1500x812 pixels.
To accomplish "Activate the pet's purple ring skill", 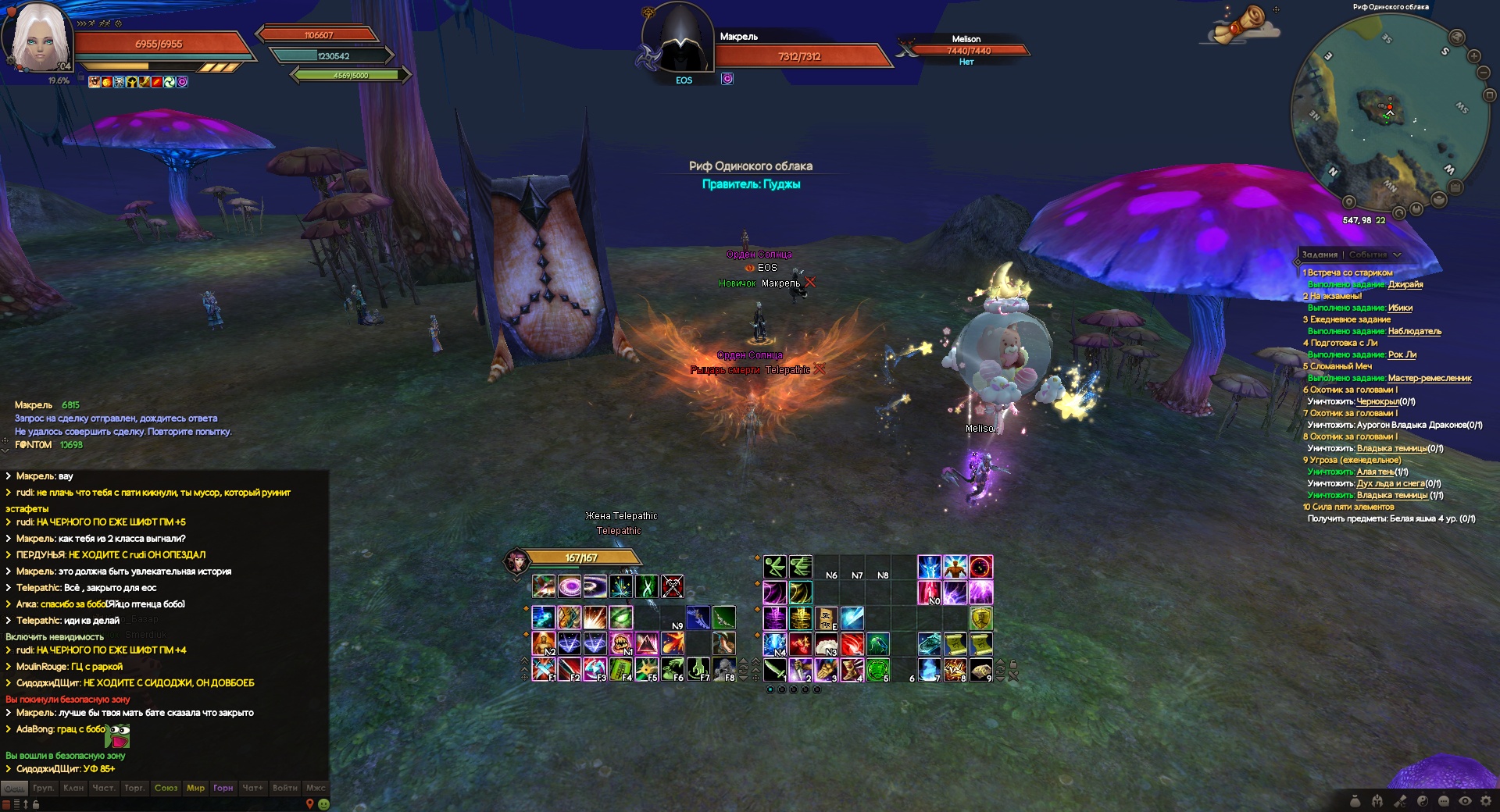I will [x=569, y=586].
